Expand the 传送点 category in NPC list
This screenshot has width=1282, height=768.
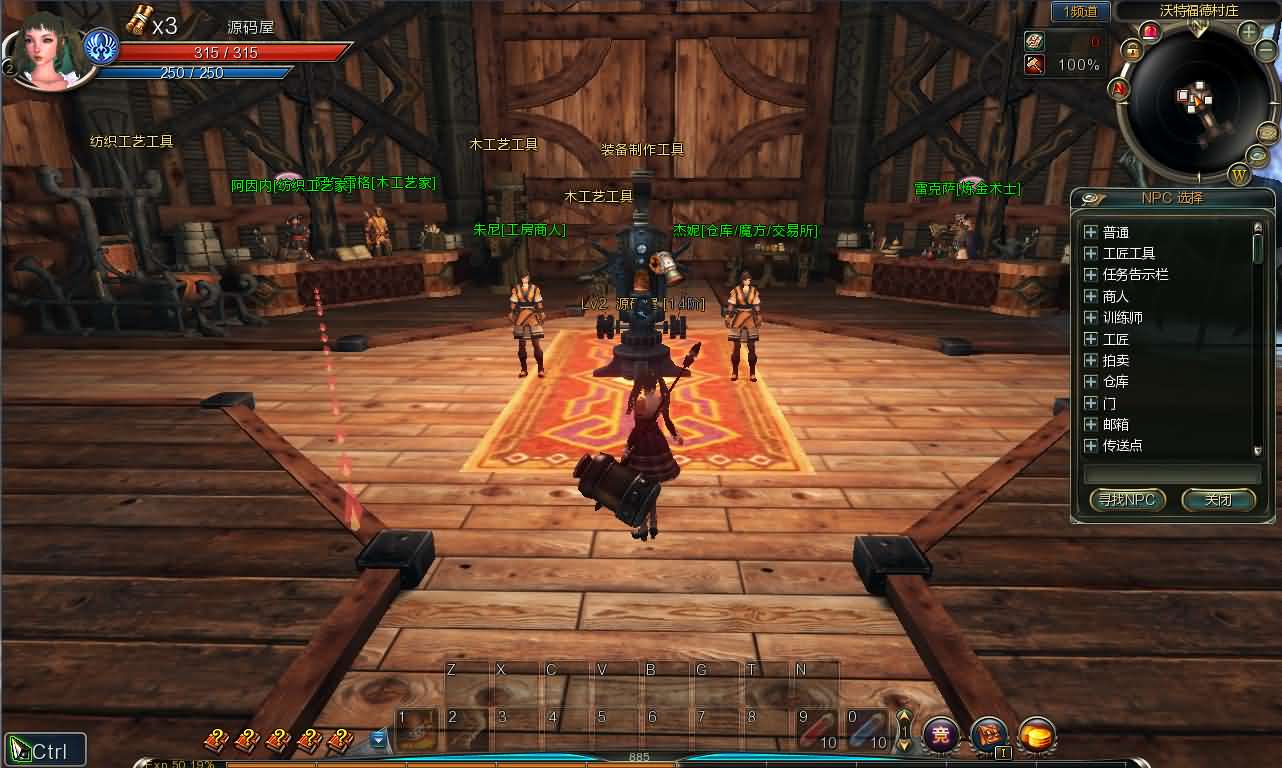(1089, 445)
